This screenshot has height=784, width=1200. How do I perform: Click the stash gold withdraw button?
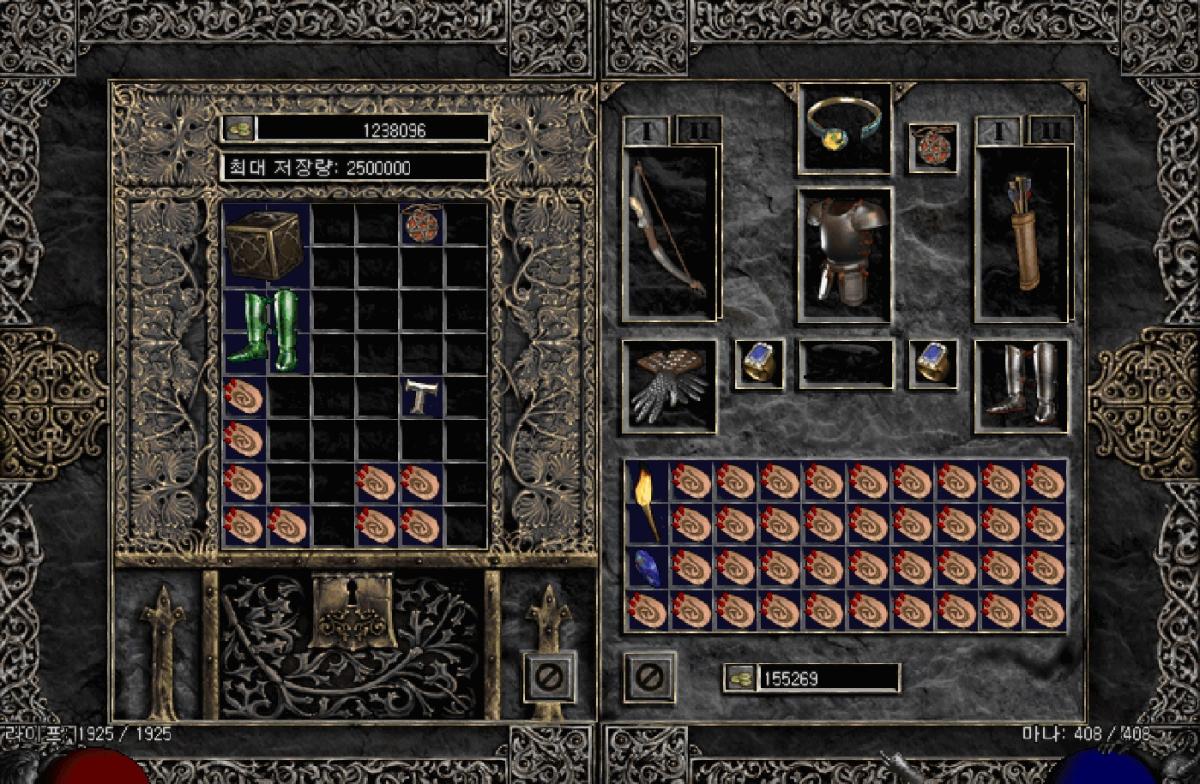click(238, 128)
